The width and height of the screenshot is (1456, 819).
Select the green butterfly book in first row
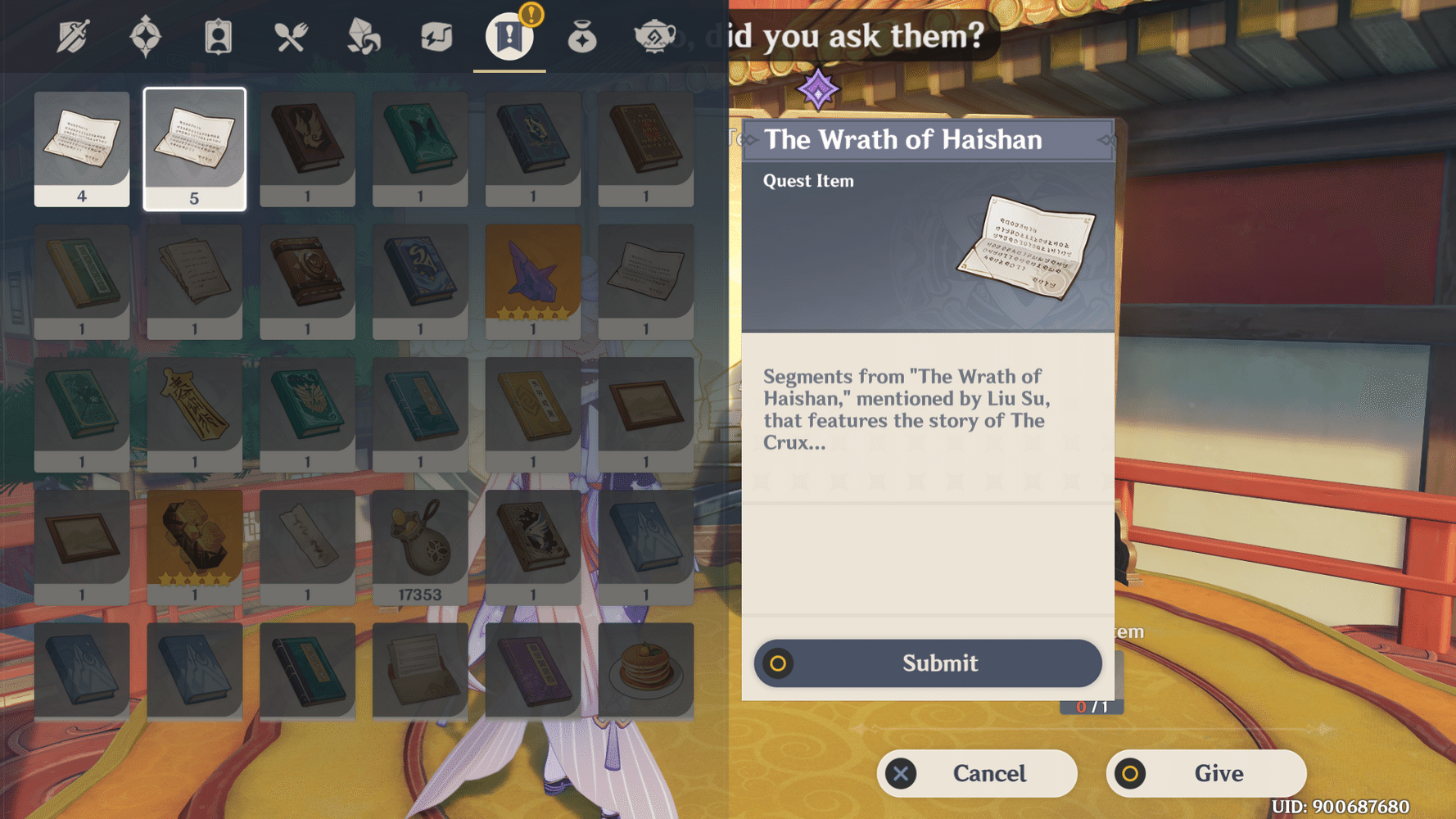420,149
